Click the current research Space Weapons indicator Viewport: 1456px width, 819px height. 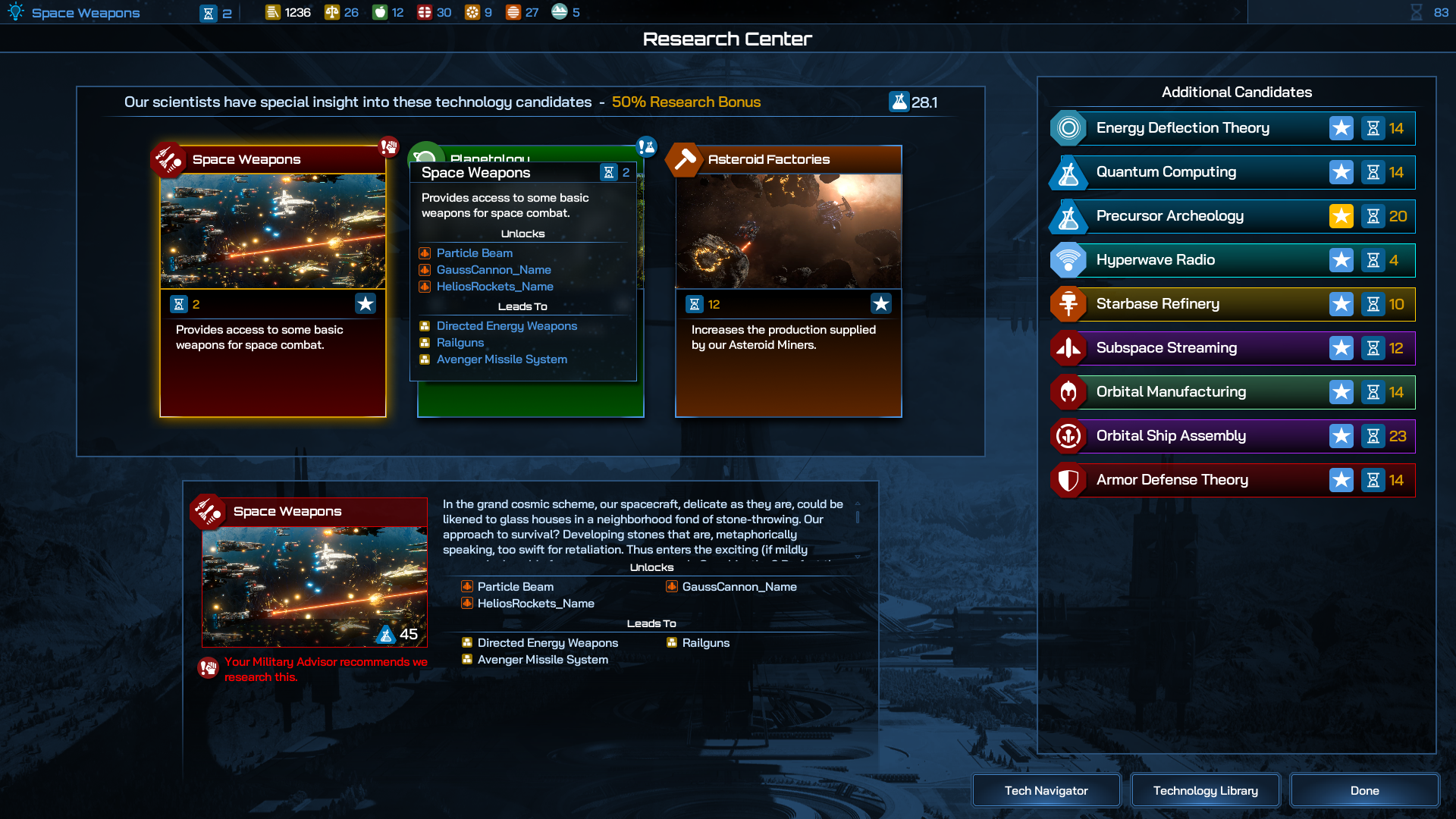point(85,13)
